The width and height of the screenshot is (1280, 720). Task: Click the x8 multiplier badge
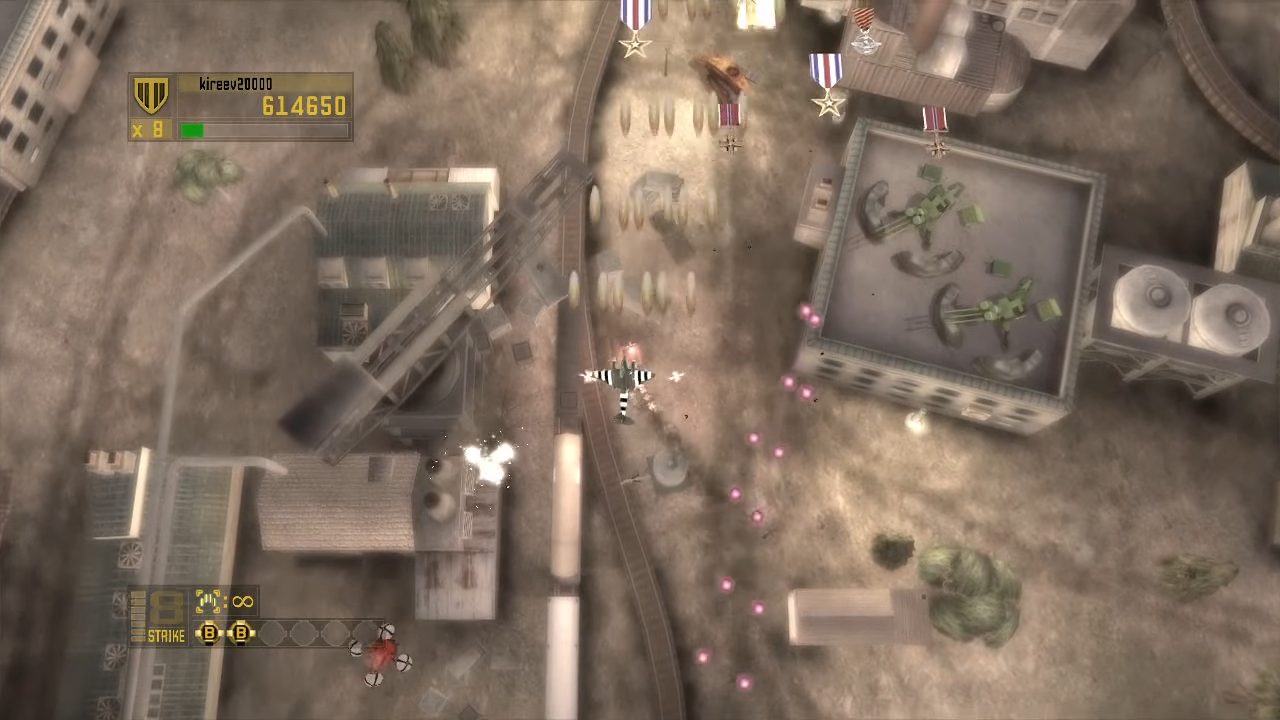click(148, 129)
